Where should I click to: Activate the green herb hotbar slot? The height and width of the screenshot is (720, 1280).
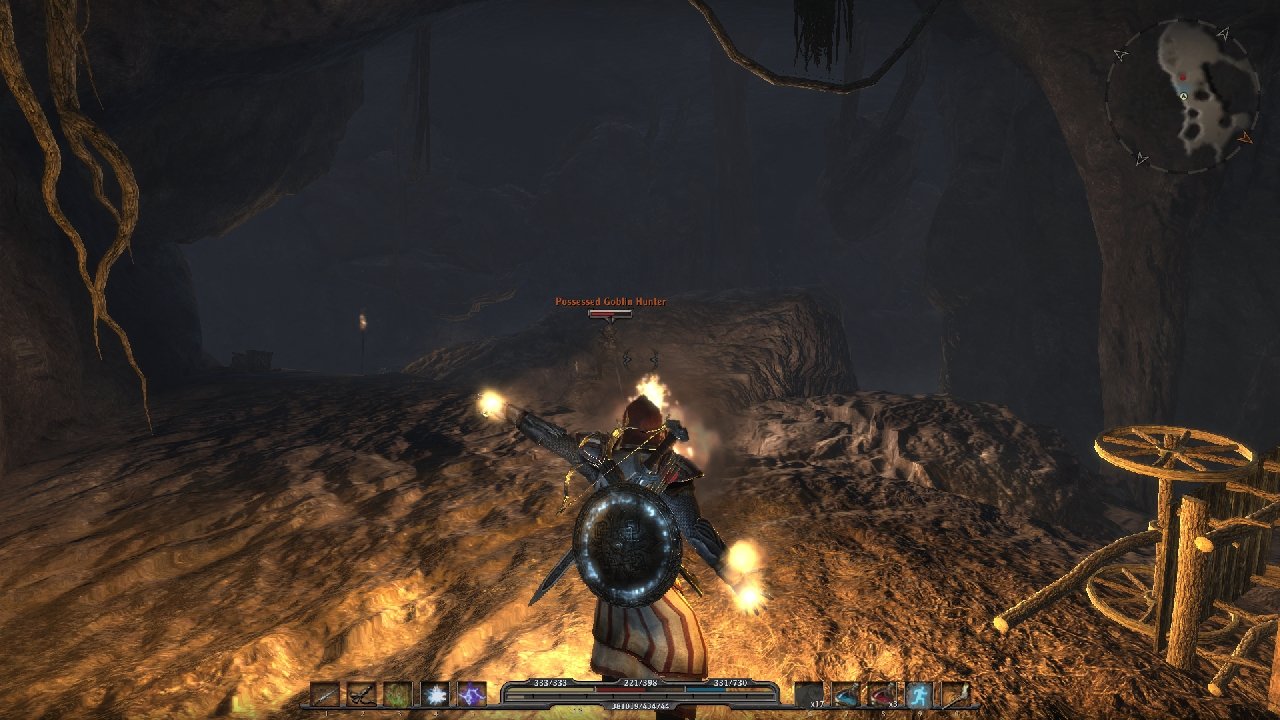[398, 694]
